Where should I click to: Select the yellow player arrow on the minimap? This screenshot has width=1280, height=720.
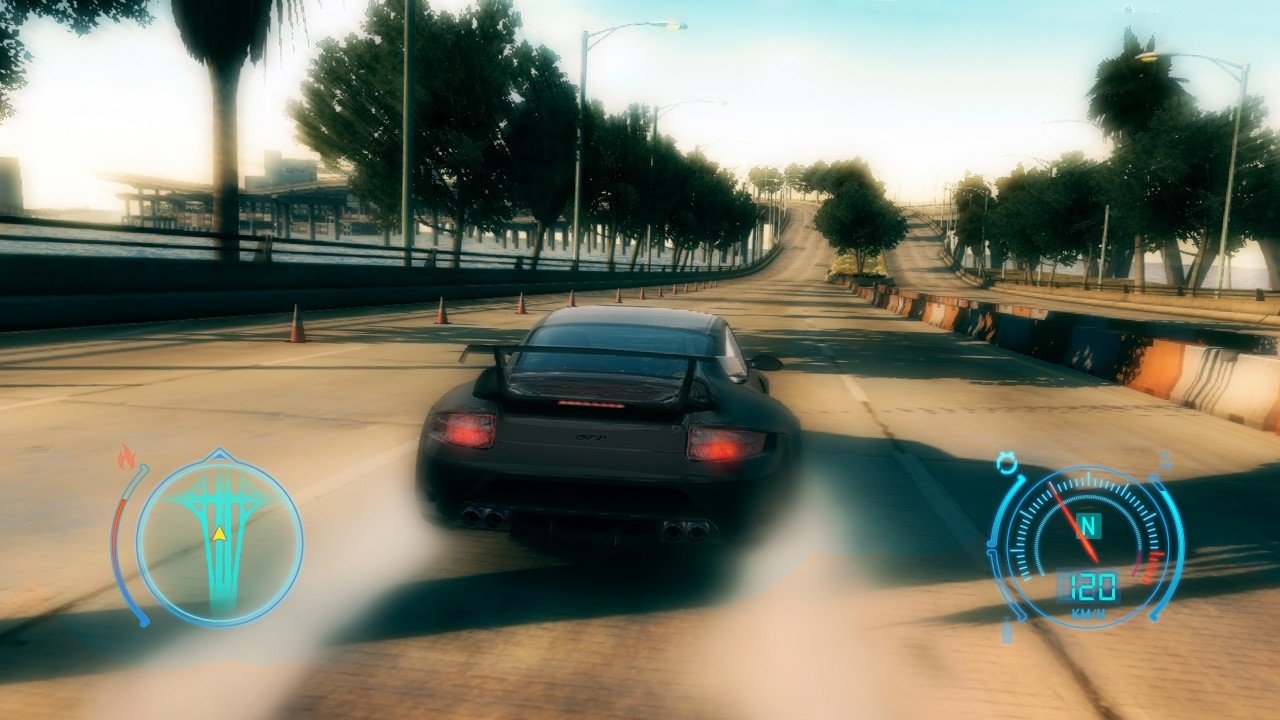click(219, 535)
